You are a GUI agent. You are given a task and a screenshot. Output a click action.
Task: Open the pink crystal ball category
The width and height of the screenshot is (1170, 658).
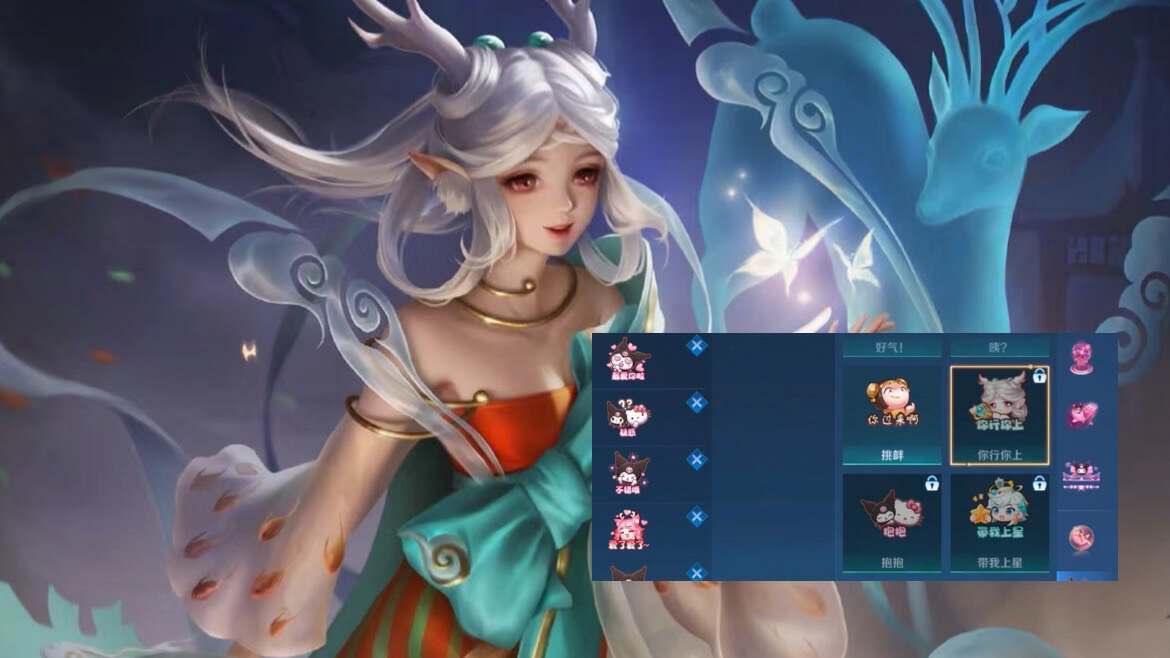tap(1081, 355)
